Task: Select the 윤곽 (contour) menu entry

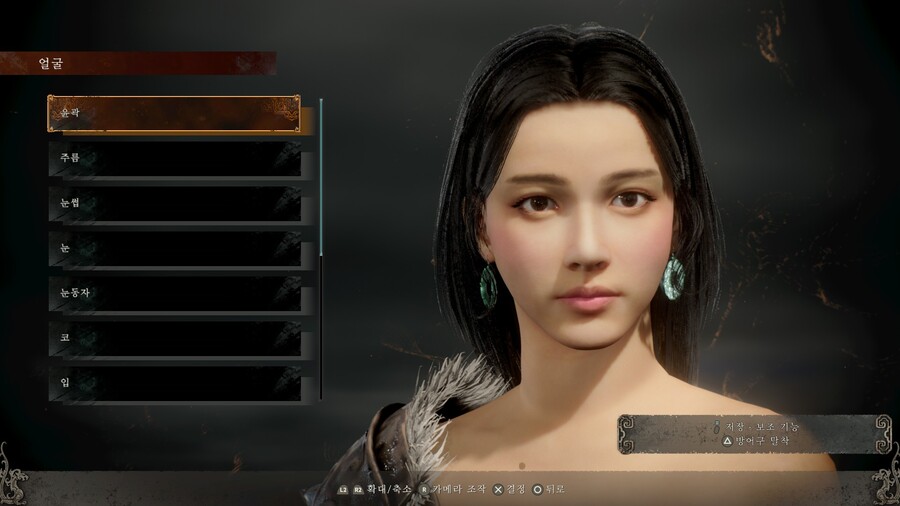Action: pyautogui.click(x=174, y=114)
